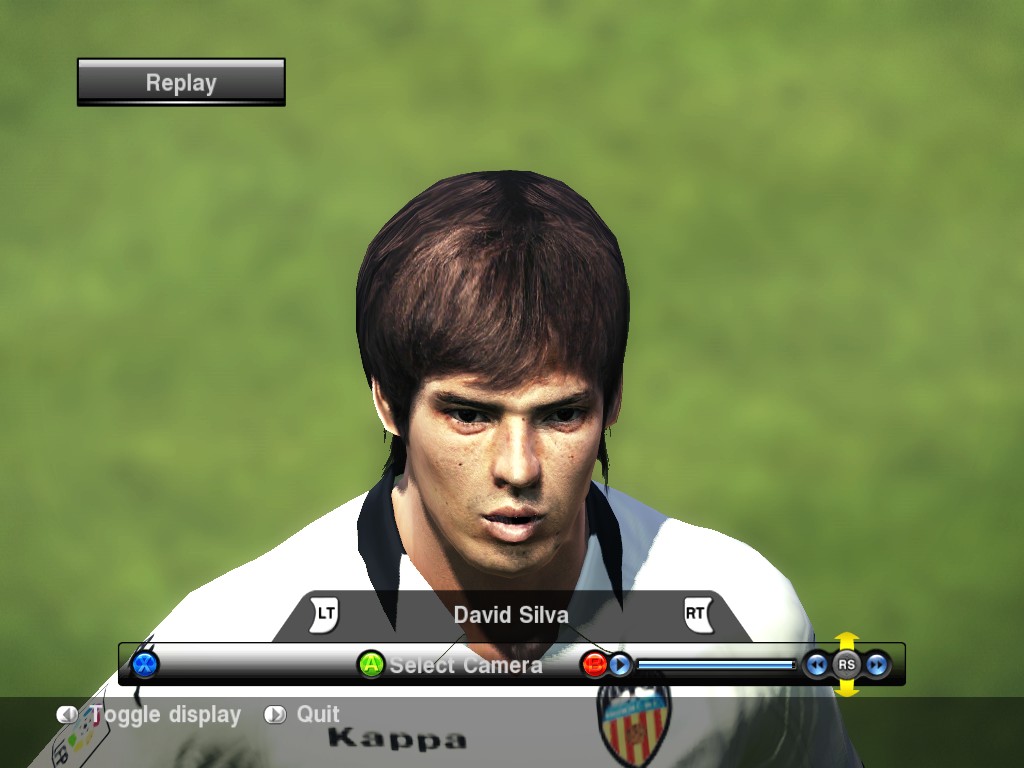Viewport: 1024px width, 768px height.
Task: Fast-forward the replay with the double-right arrow
Action: click(877, 664)
